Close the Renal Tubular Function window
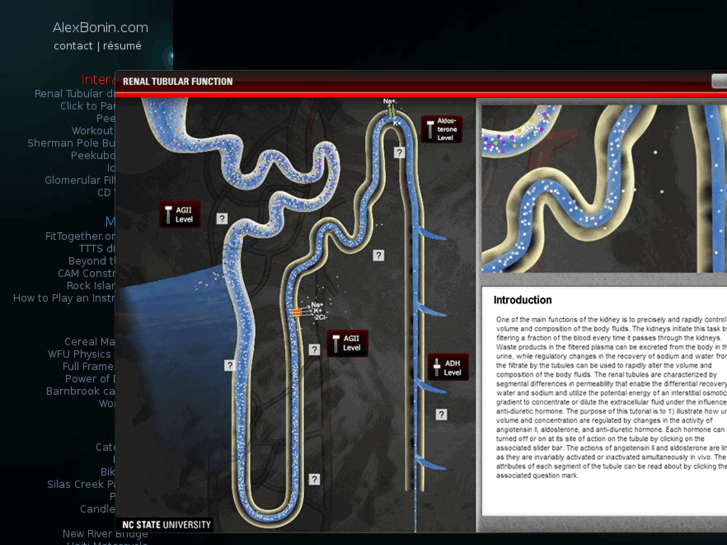727x545 pixels. pos(719,81)
